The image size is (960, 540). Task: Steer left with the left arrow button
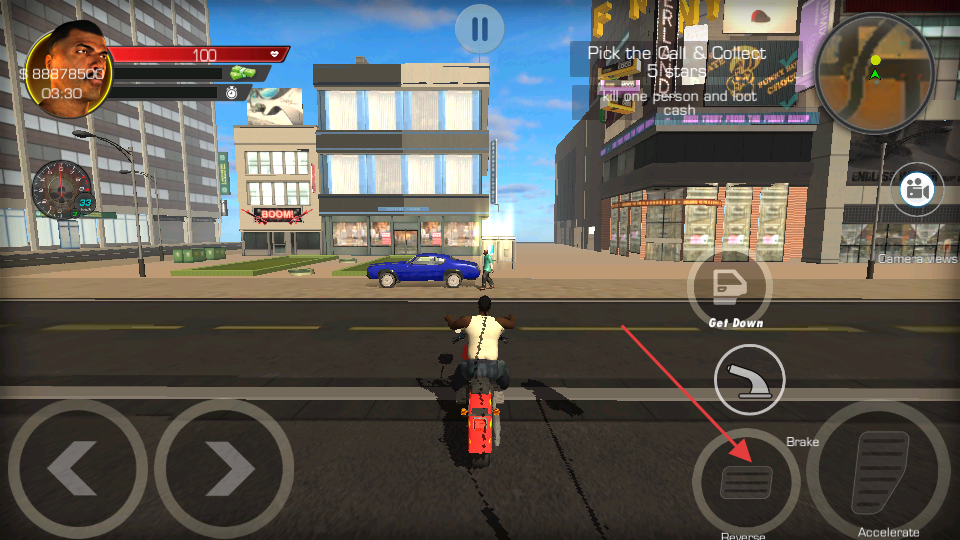[x=77, y=468]
